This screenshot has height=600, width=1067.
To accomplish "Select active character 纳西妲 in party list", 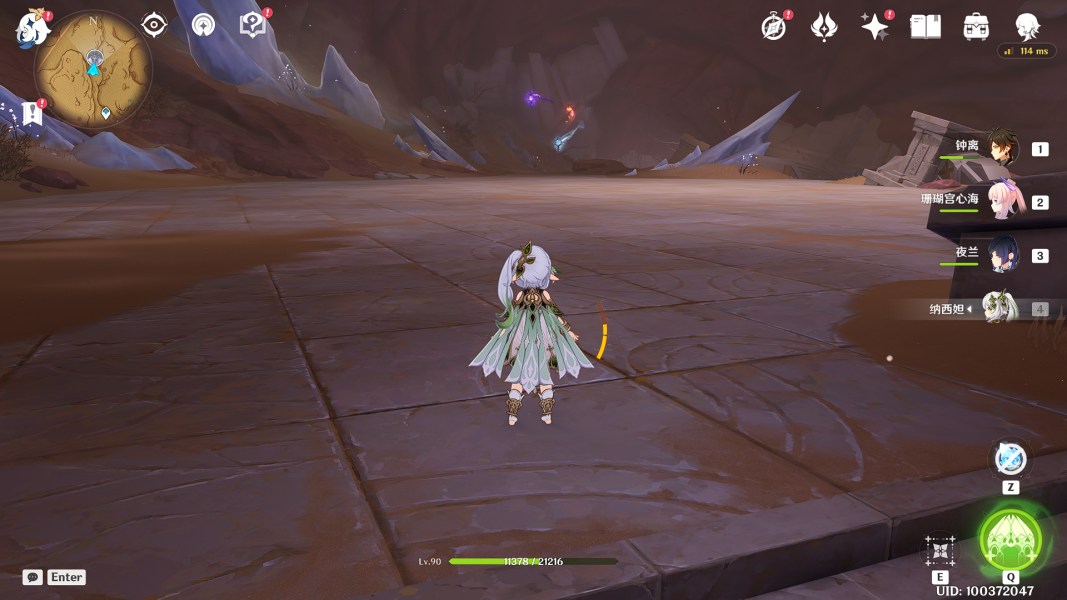I will [x=999, y=308].
